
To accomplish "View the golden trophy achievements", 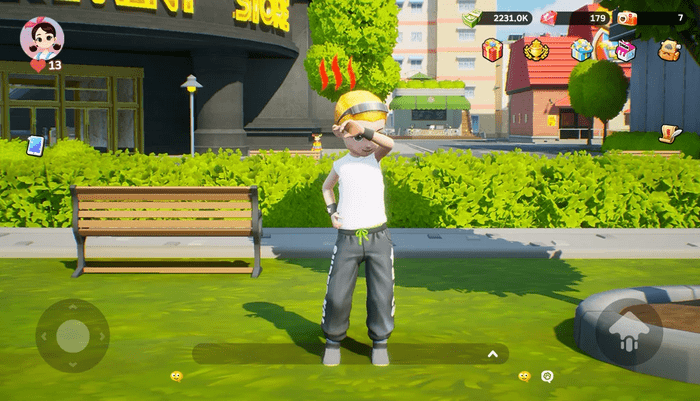I will (536, 49).
